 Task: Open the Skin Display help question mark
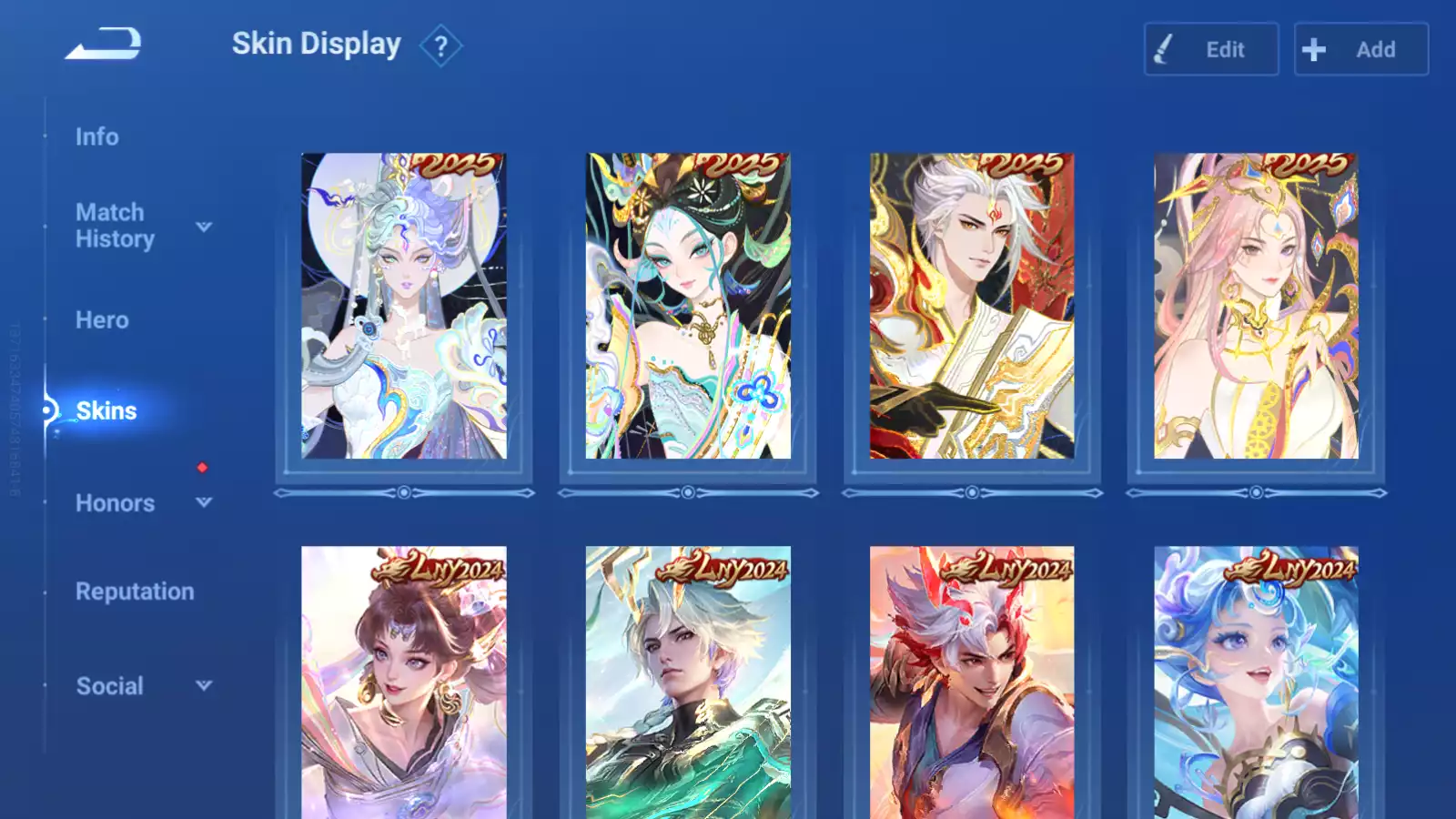tap(440, 45)
